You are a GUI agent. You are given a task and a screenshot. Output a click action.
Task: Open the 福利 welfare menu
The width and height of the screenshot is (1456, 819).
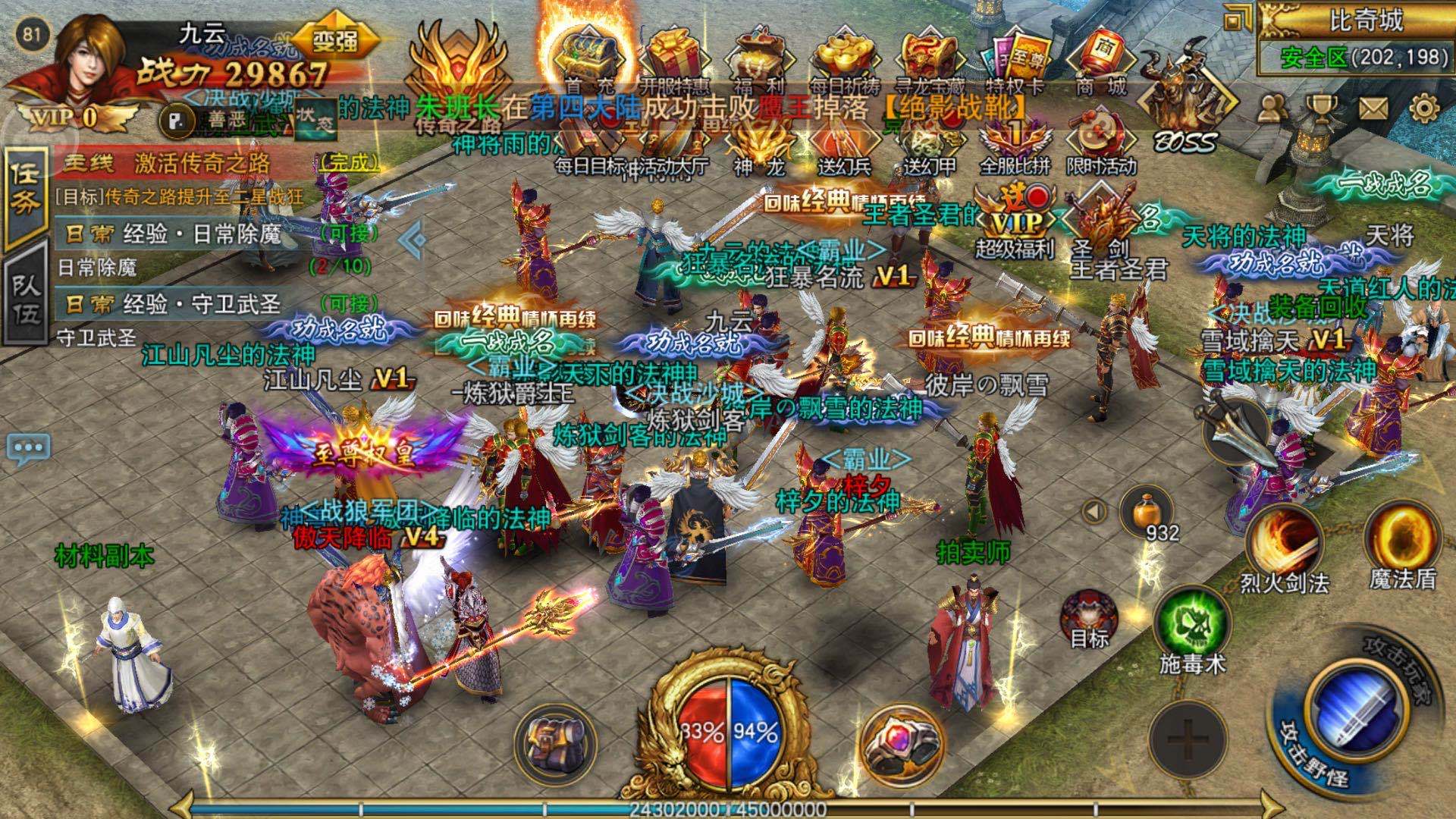coord(758,55)
